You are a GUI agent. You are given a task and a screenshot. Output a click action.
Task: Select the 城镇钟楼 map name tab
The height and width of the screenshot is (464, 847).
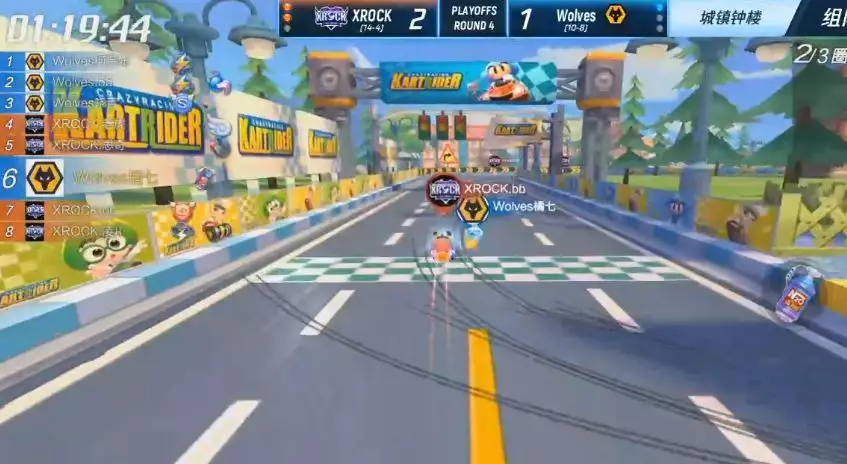coord(722,17)
